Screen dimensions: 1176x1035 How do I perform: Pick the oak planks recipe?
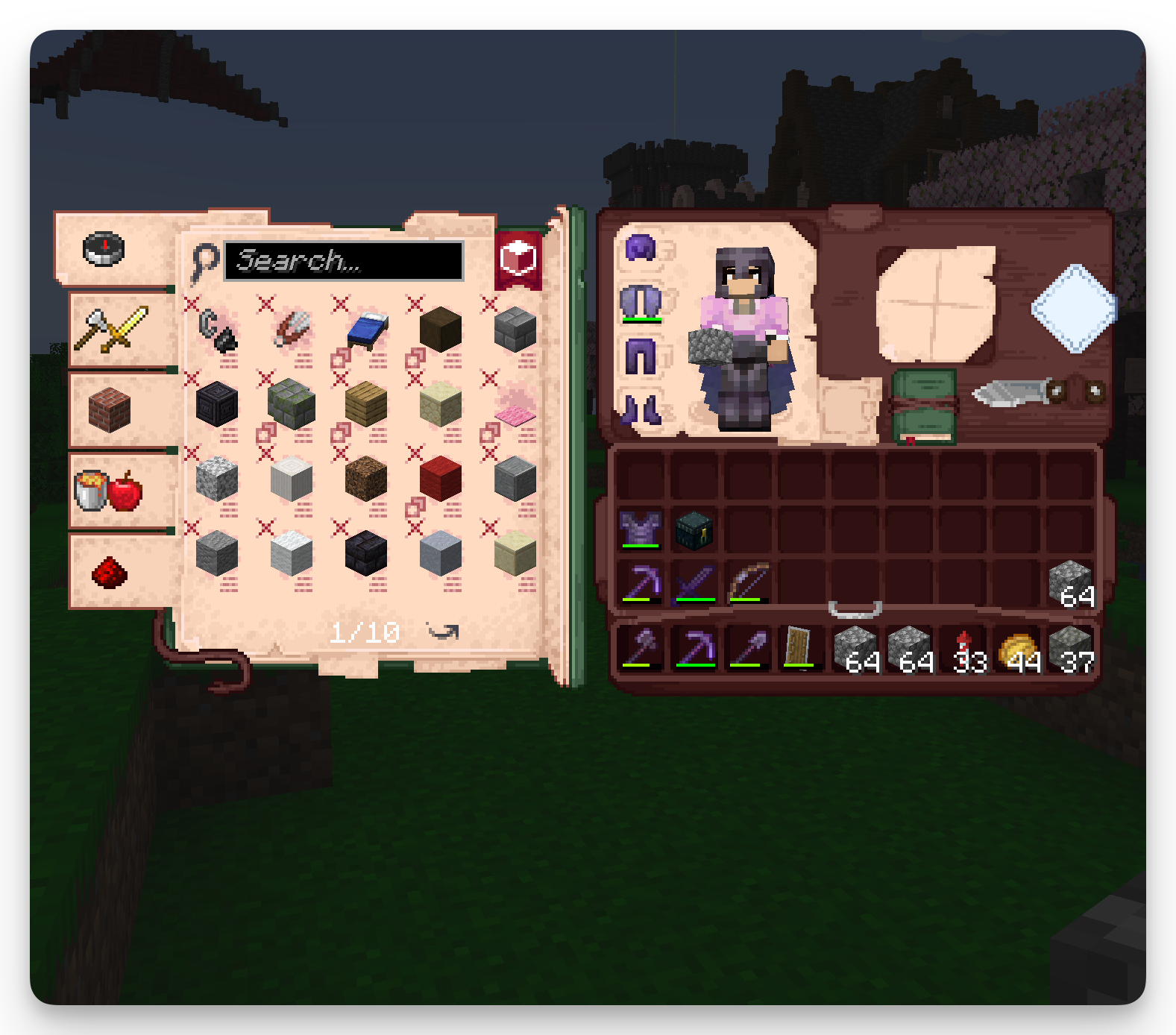(366, 403)
